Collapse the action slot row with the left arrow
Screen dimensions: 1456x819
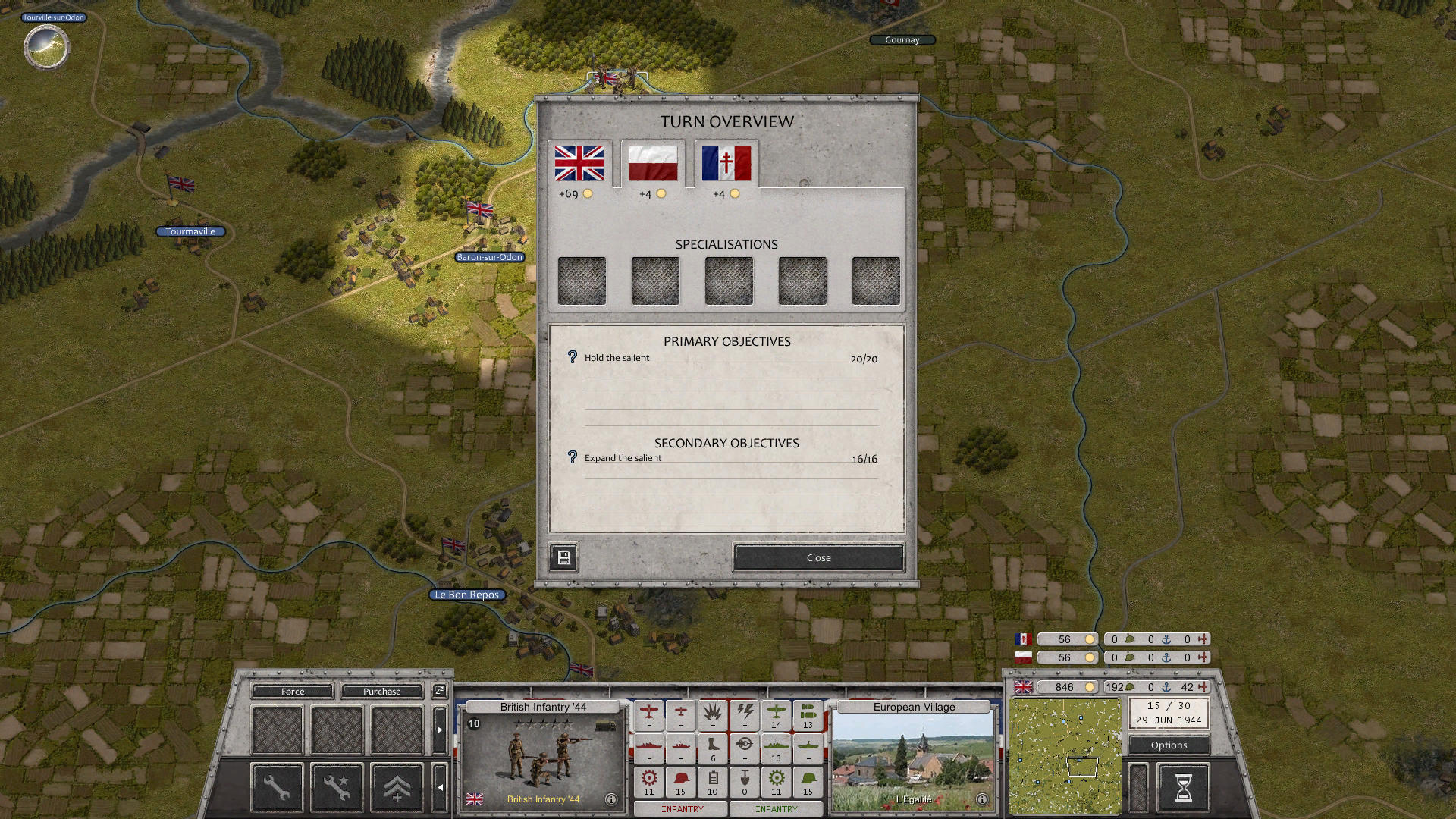point(440,786)
